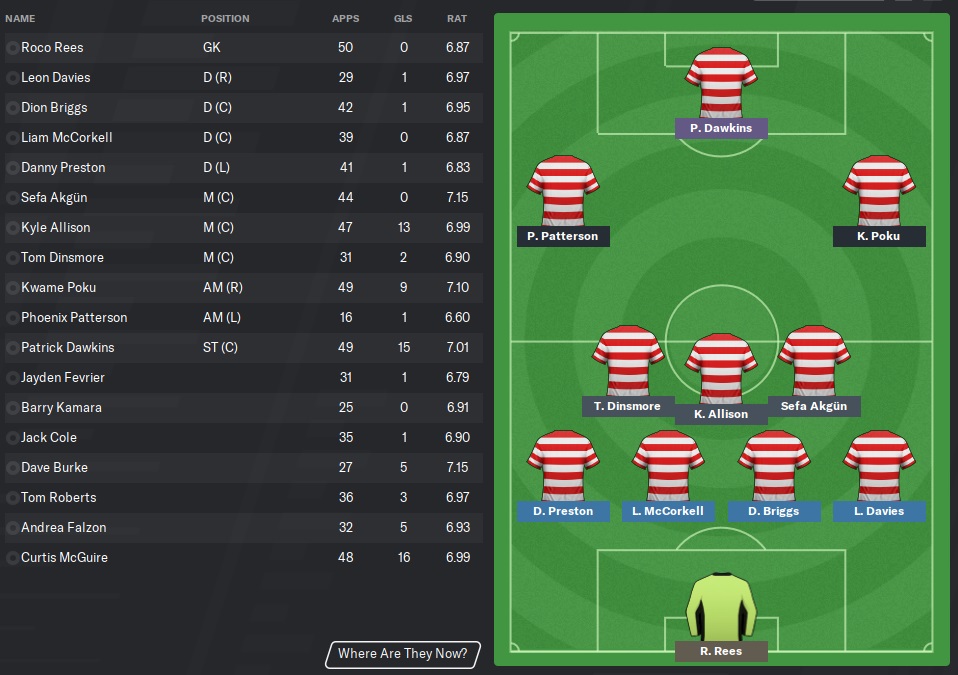Click T. Dinsmore's midfield shirt
The height and width of the screenshot is (675, 958).
pos(628,360)
